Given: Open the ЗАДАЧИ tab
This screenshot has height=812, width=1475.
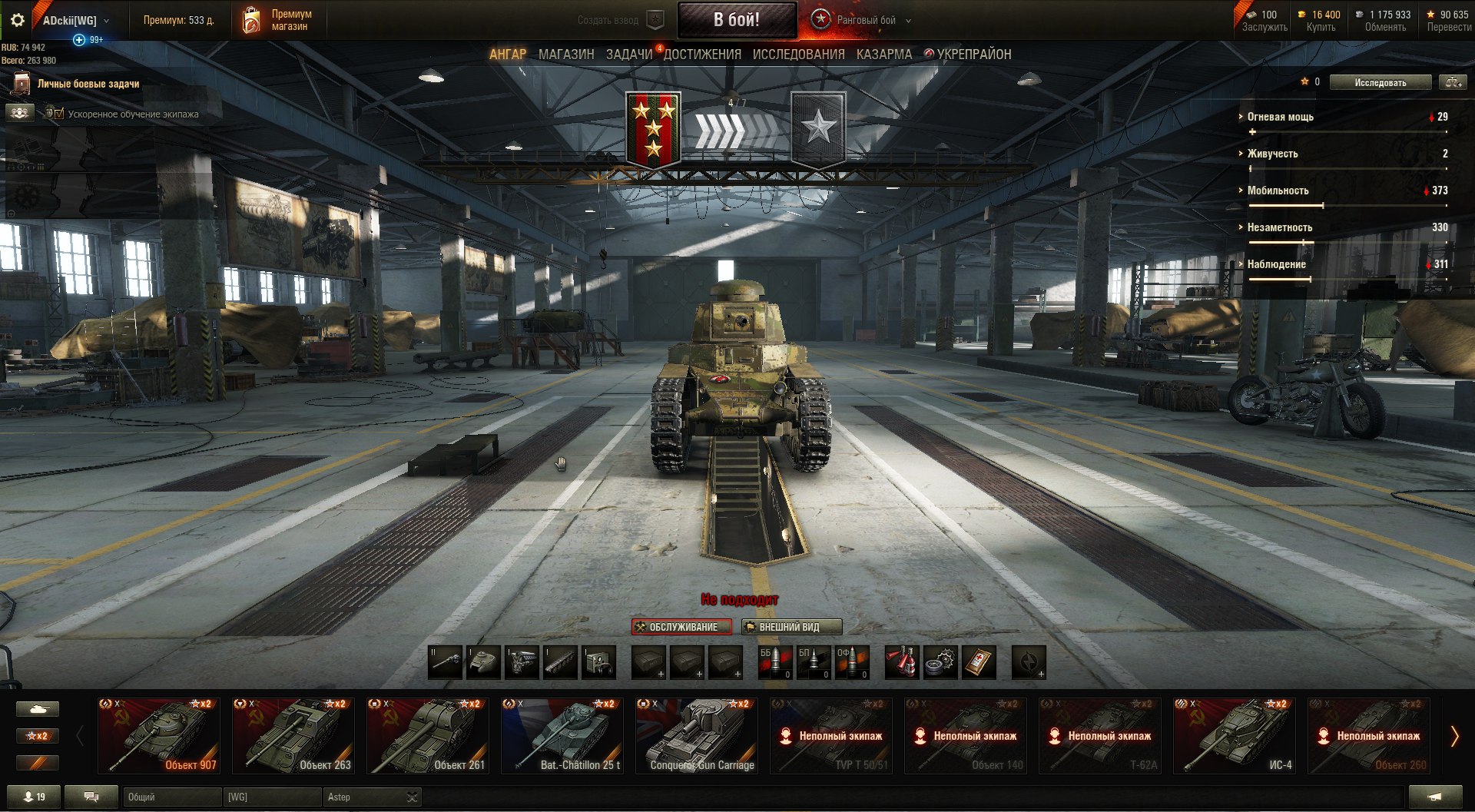Looking at the screenshot, I should (x=628, y=55).
